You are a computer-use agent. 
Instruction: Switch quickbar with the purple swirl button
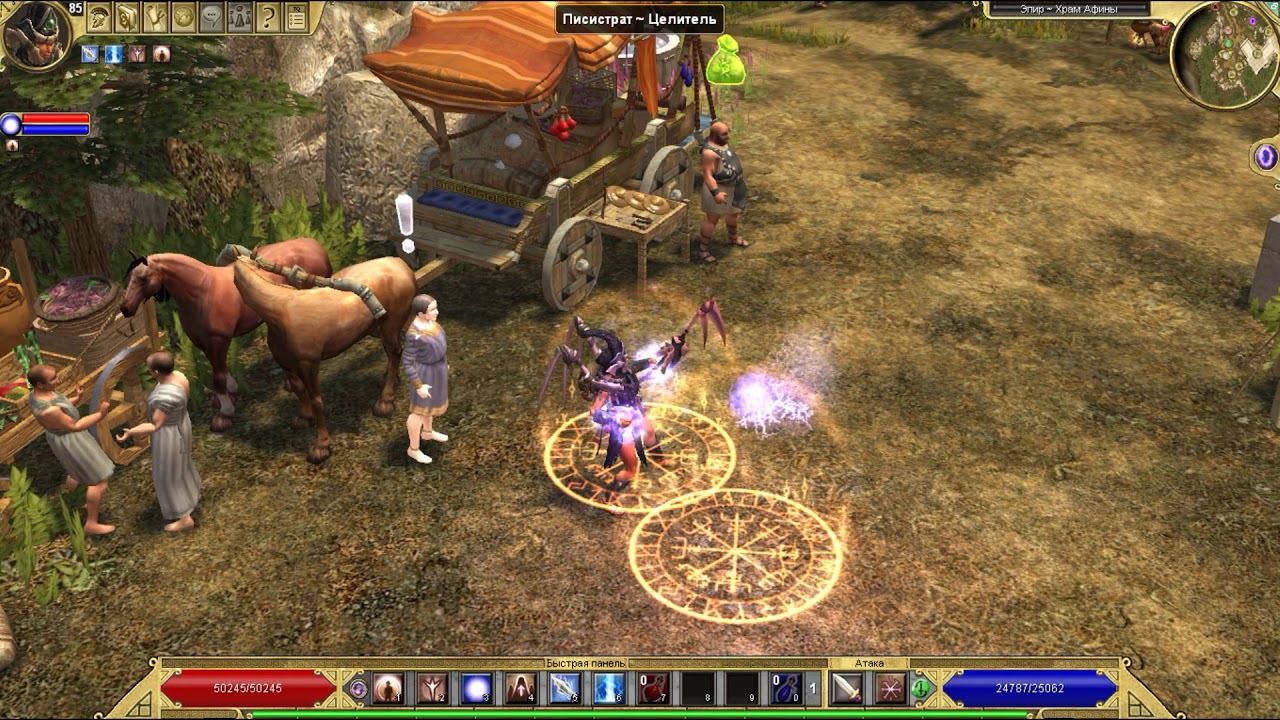click(x=358, y=688)
